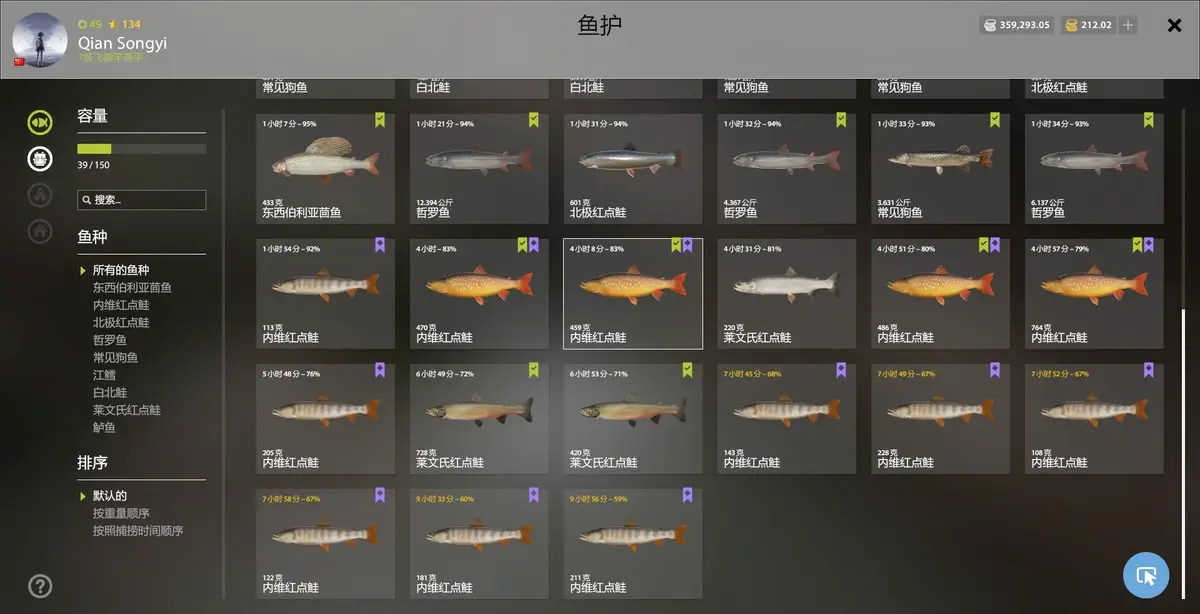Viewport: 1200px width, 614px height.
Task: Choose the 3.631 kg 常见狗鱼 card
Action: tap(940, 168)
